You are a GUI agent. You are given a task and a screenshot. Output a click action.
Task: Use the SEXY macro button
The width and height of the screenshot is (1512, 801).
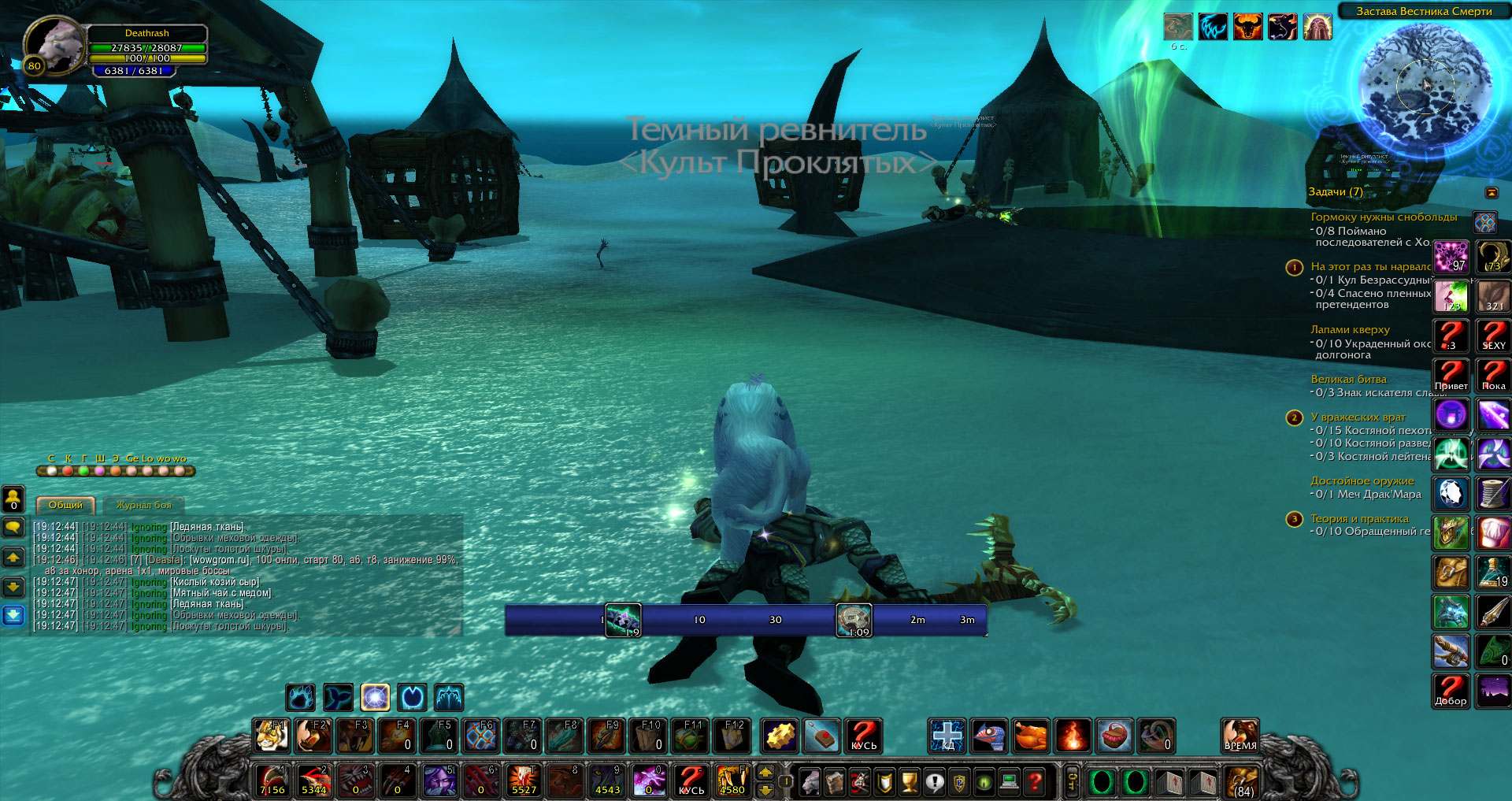(x=1493, y=336)
